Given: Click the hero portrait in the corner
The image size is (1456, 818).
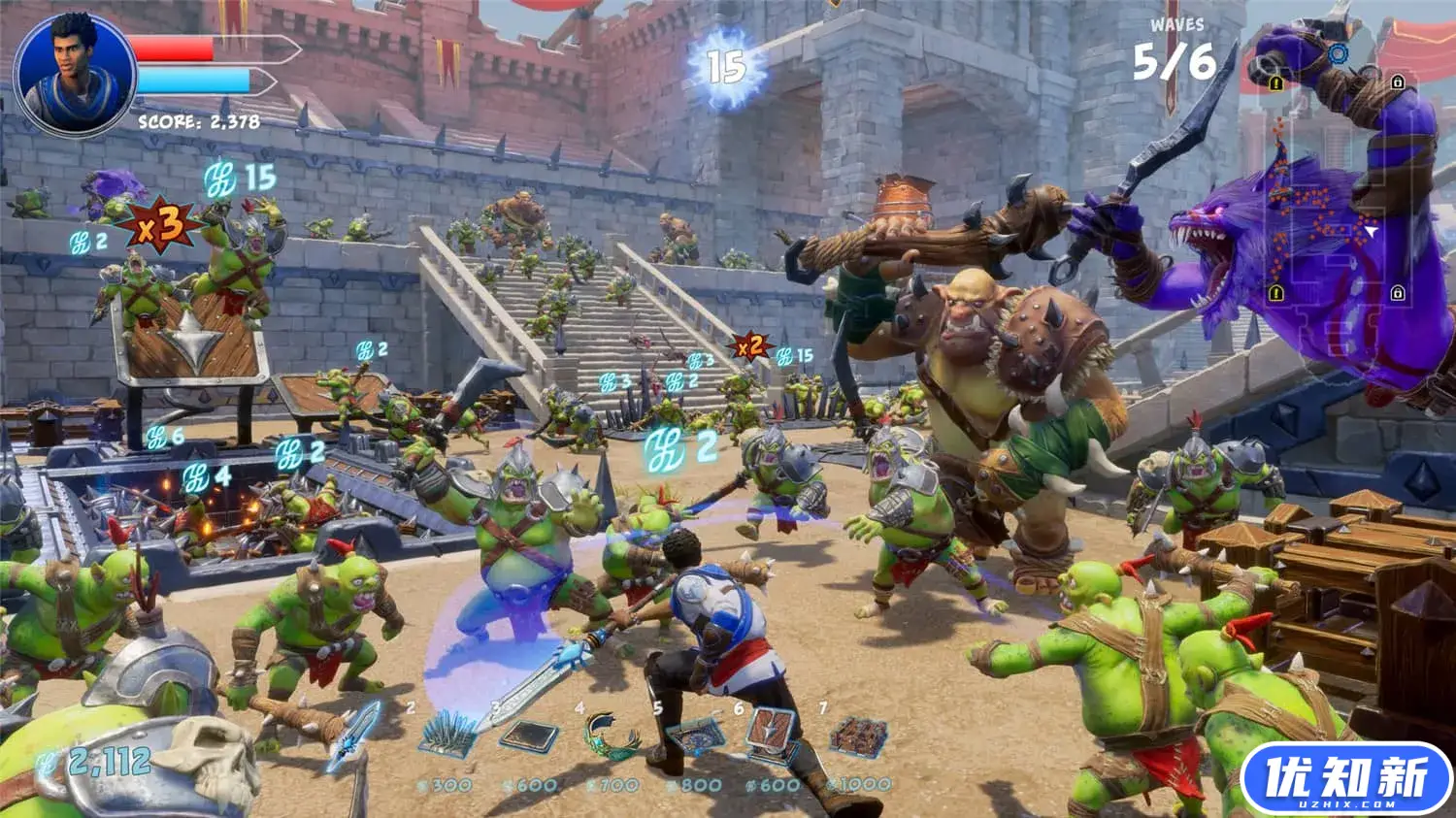Looking at the screenshot, I should tap(76, 76).
